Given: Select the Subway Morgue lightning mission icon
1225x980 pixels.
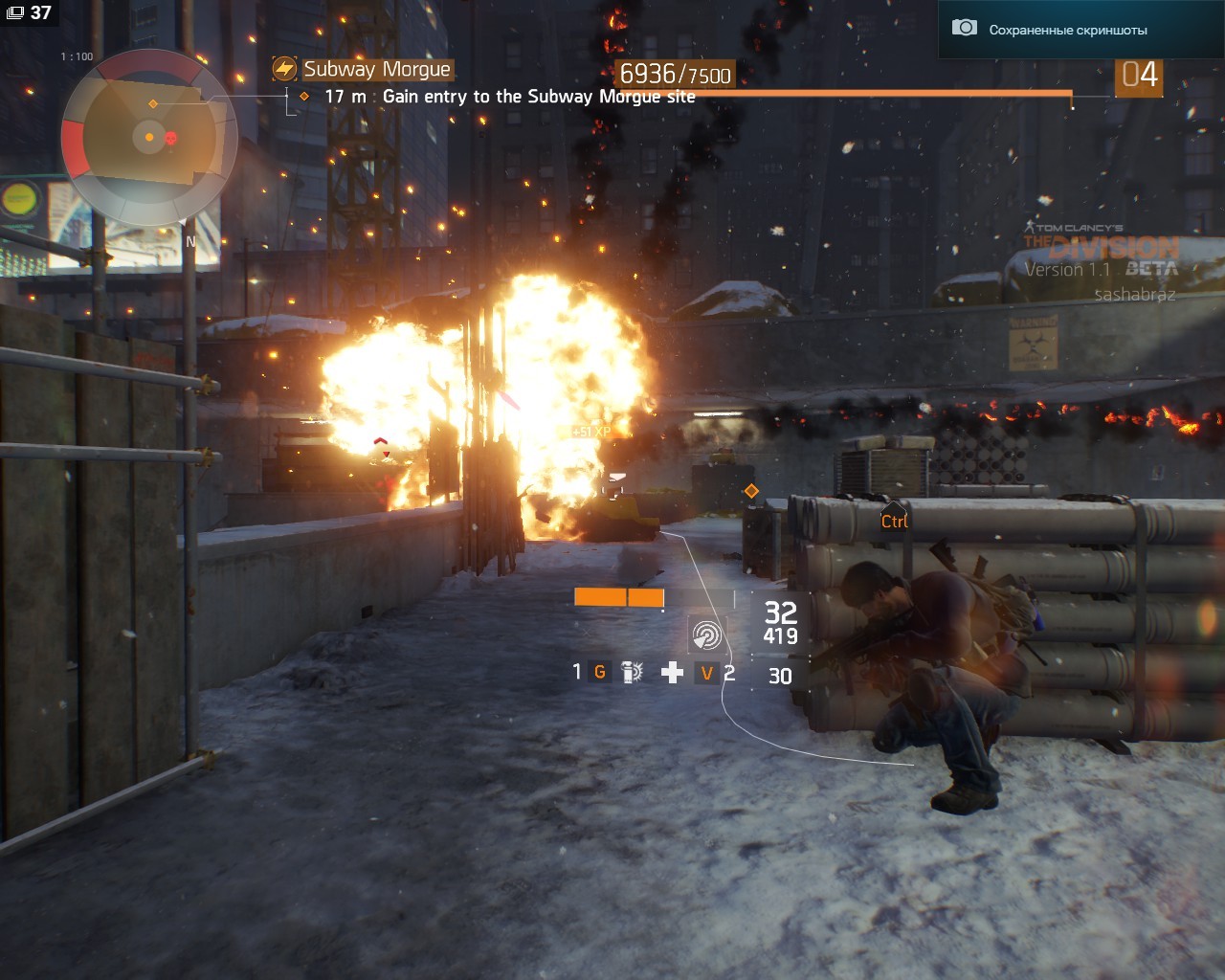Looking at the screenshot, I should pos(284,69).
